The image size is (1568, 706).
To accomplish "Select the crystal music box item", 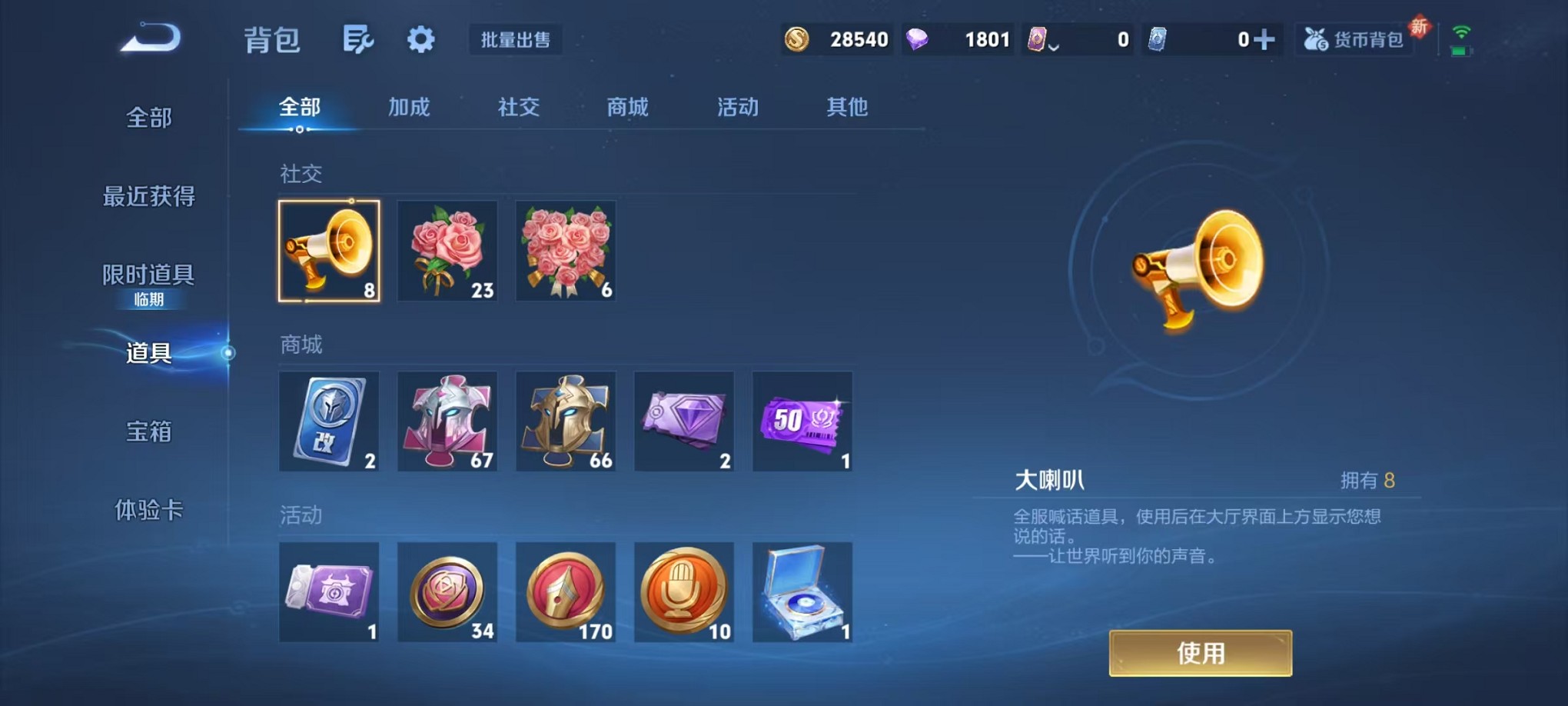I will 802,592.
